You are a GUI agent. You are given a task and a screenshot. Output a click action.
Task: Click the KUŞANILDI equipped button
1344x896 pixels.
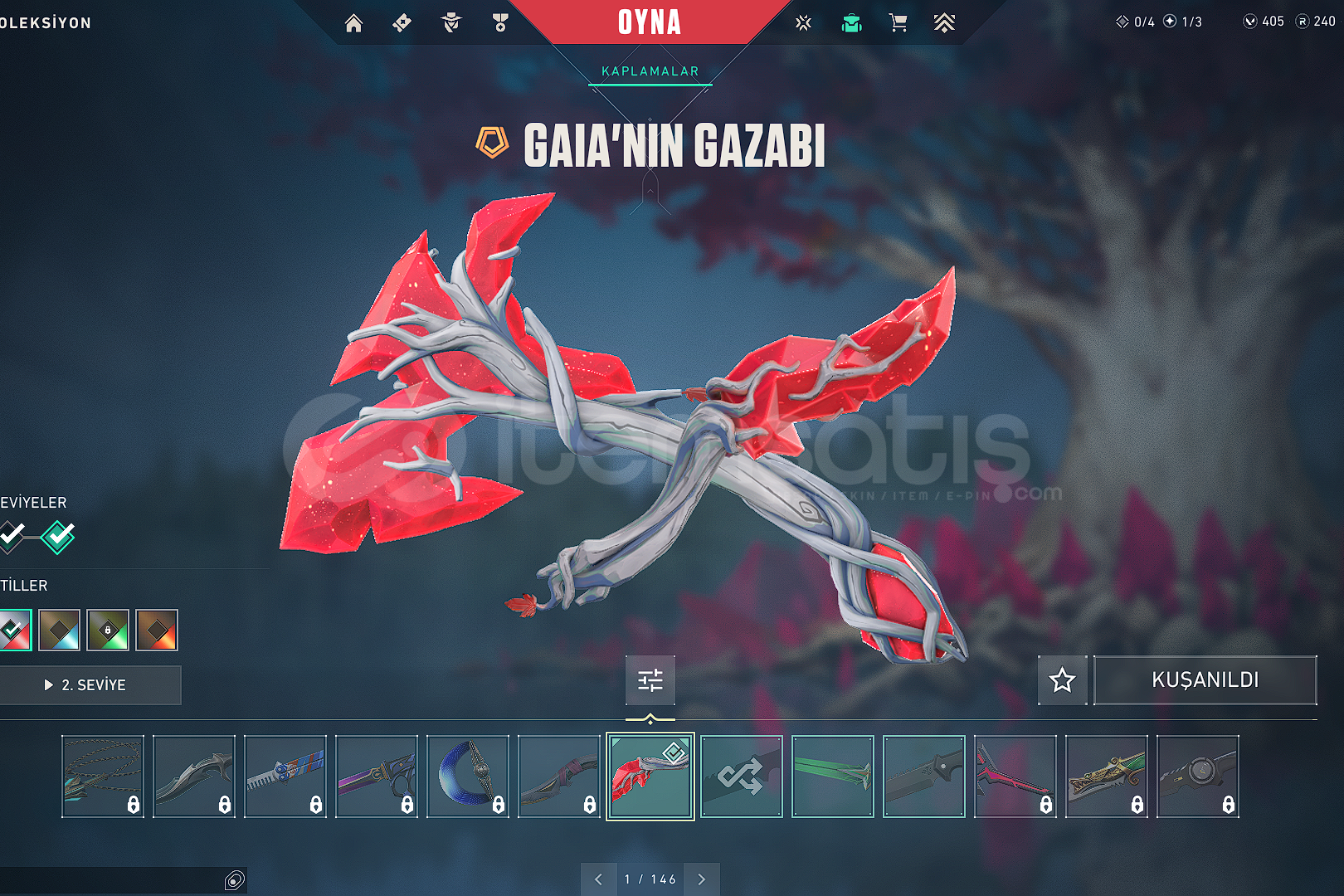tap(1205, 680)
